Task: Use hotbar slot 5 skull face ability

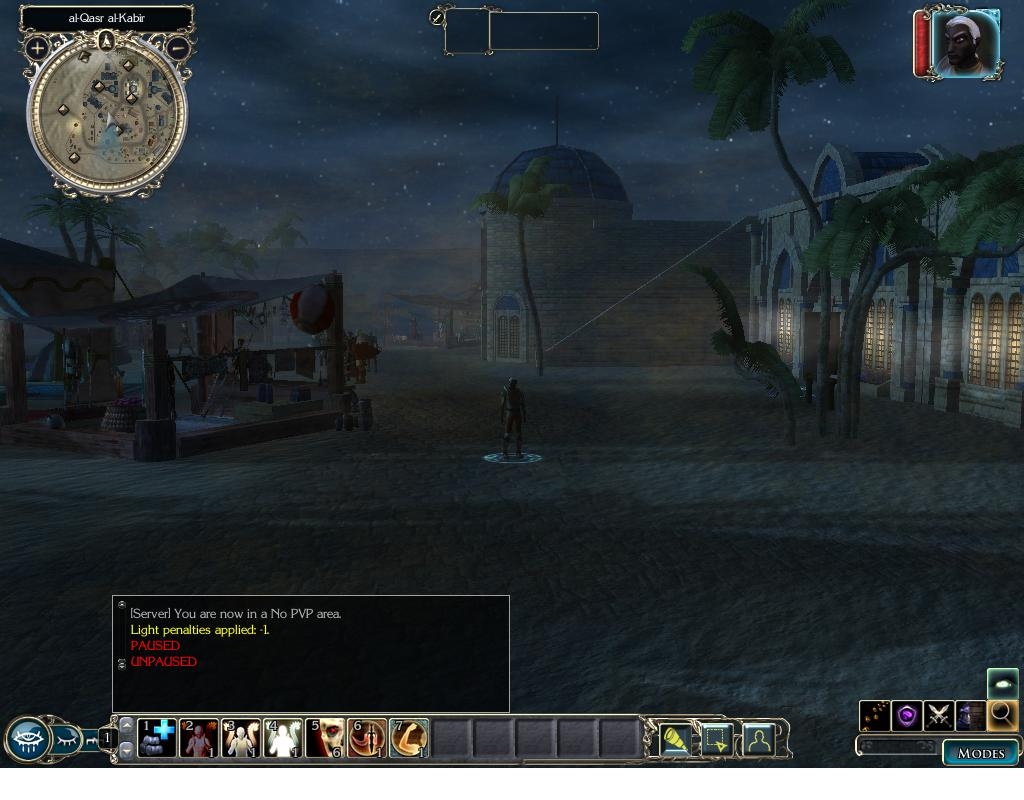Action: pyautogui.click(x=325, y=739)
